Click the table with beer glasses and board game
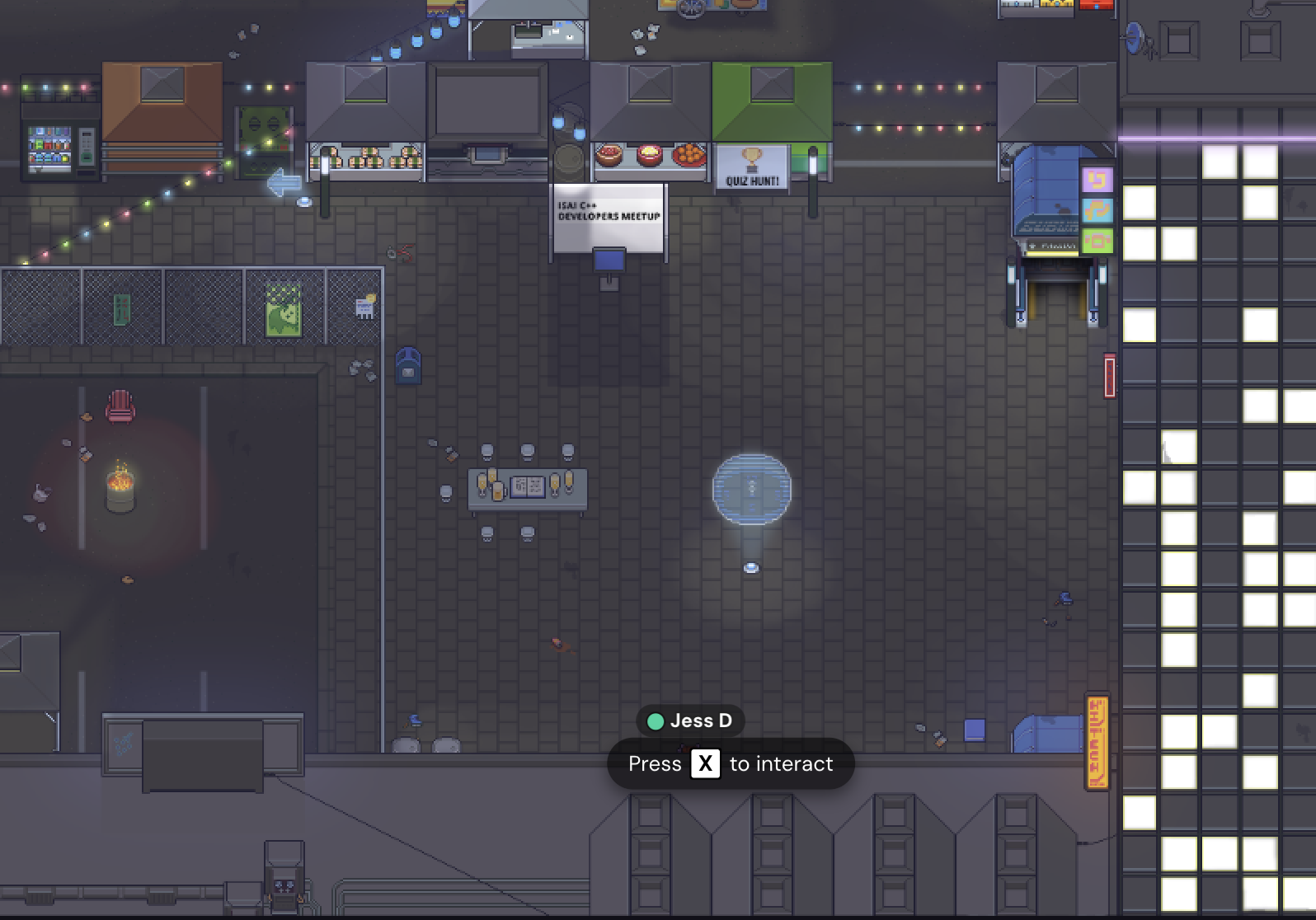The width and height of the screenshot is (1316, 920). (x=528, y=486)
